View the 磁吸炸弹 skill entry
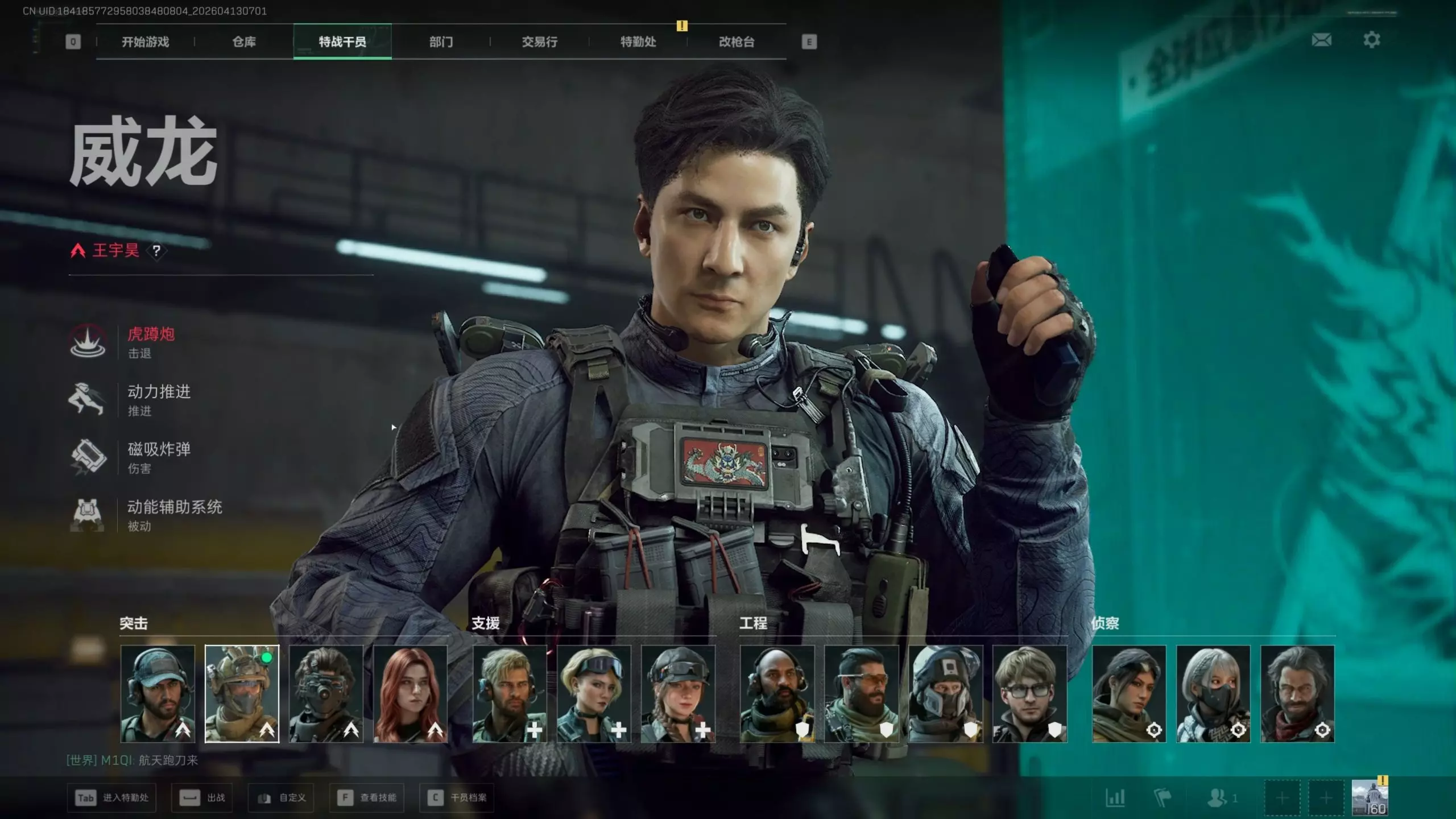This screenshot has width=1456, height=819. coord(159,457)
